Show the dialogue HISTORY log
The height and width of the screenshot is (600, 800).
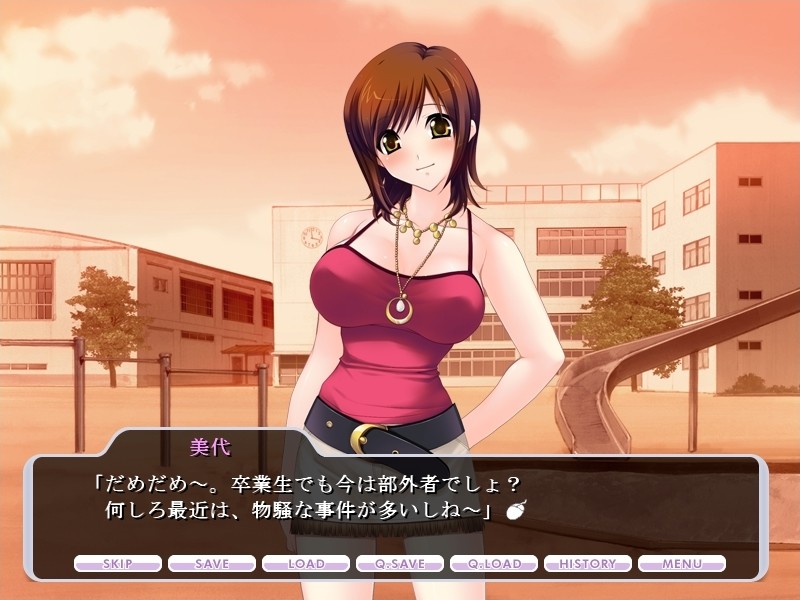pyautogui.click(x=588, y=564)
